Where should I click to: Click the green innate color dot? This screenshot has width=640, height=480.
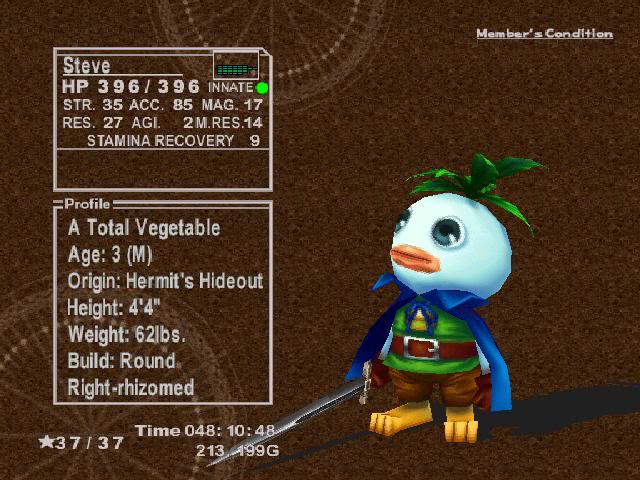(262, 88)
